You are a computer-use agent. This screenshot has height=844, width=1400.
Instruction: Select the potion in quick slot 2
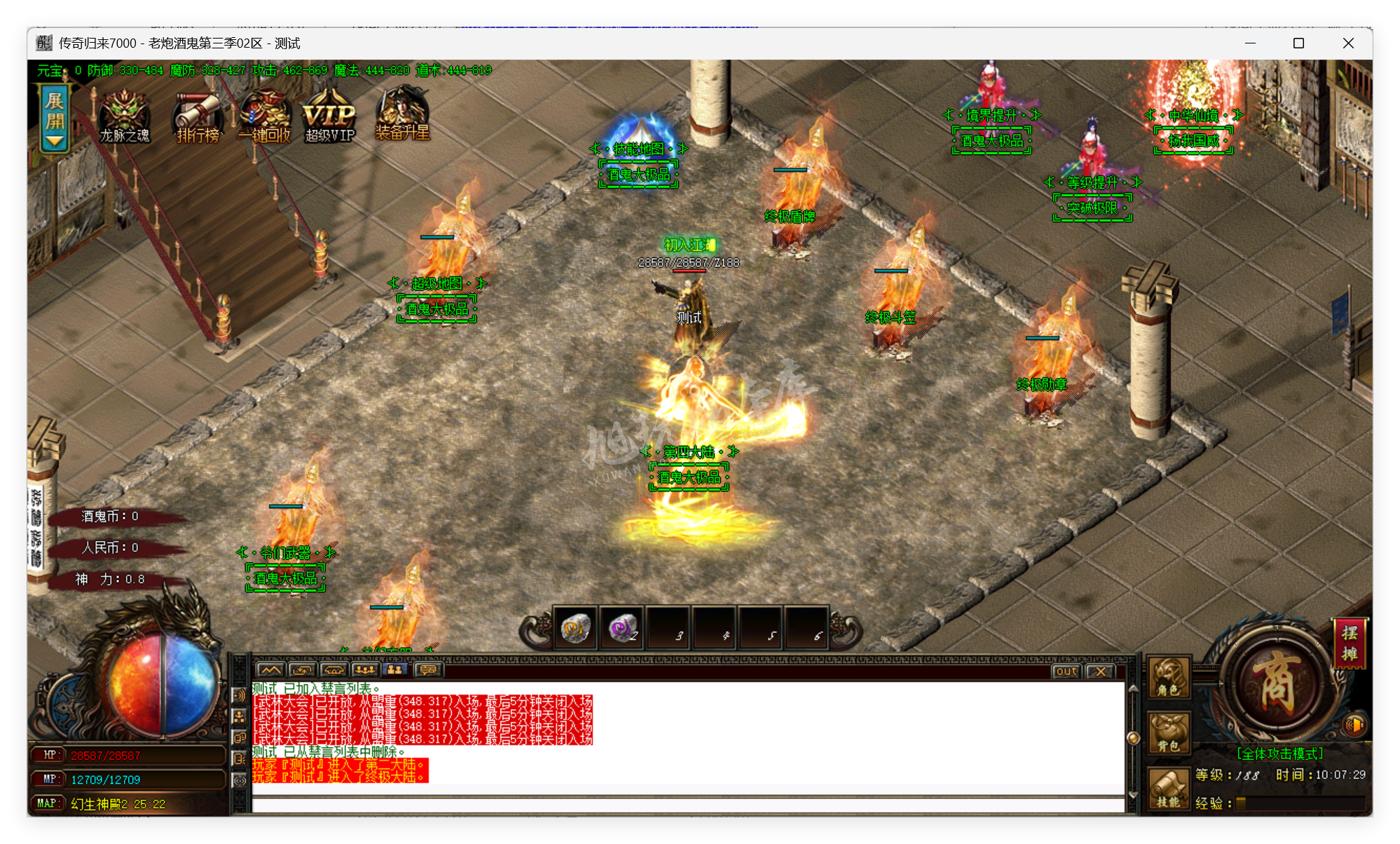click(x=622, y=628)
